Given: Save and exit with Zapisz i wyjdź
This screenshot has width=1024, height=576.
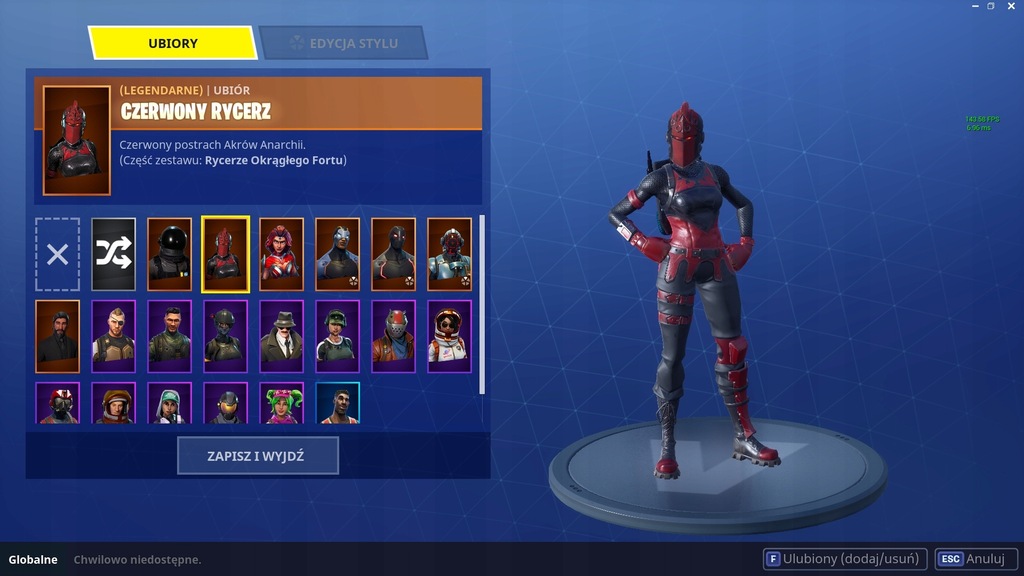Looking at the screenshot, I should (x=257, y=456).
